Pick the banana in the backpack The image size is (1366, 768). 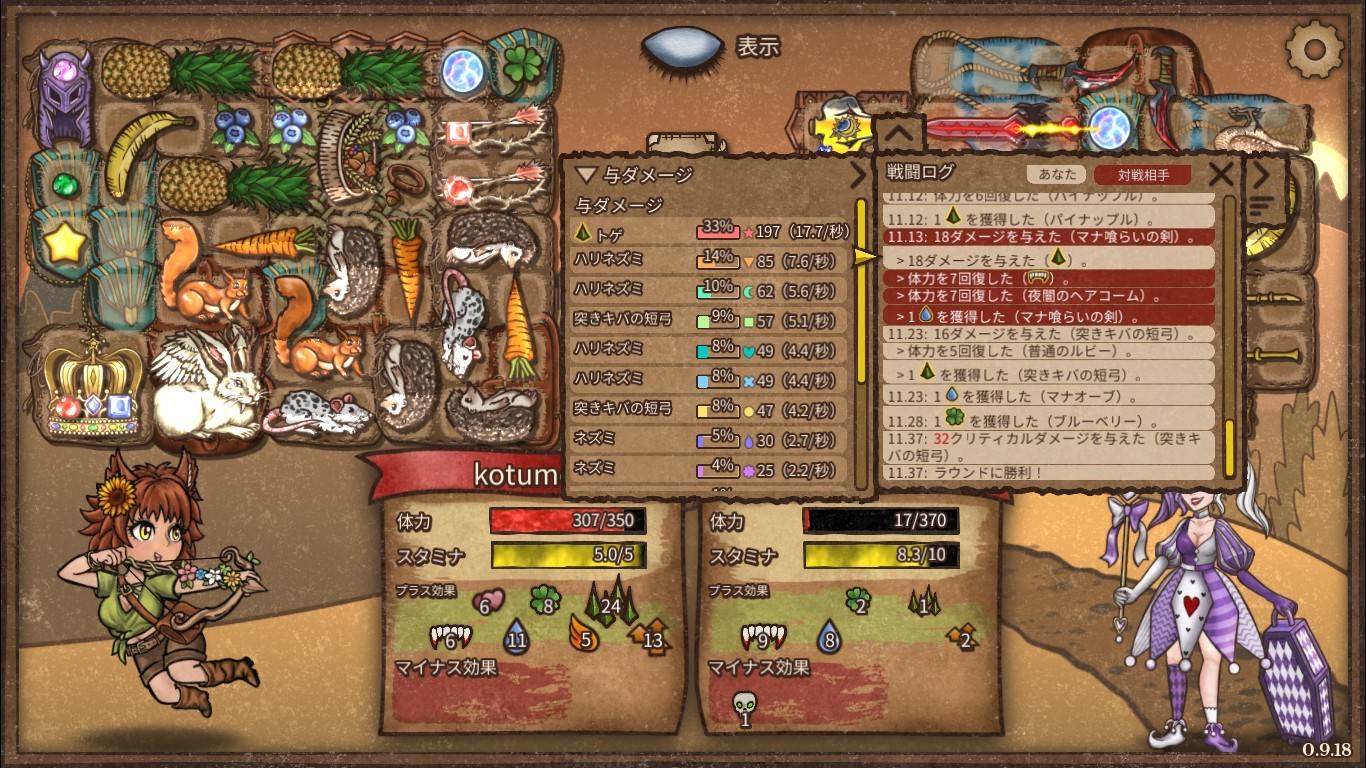point(141,152)
